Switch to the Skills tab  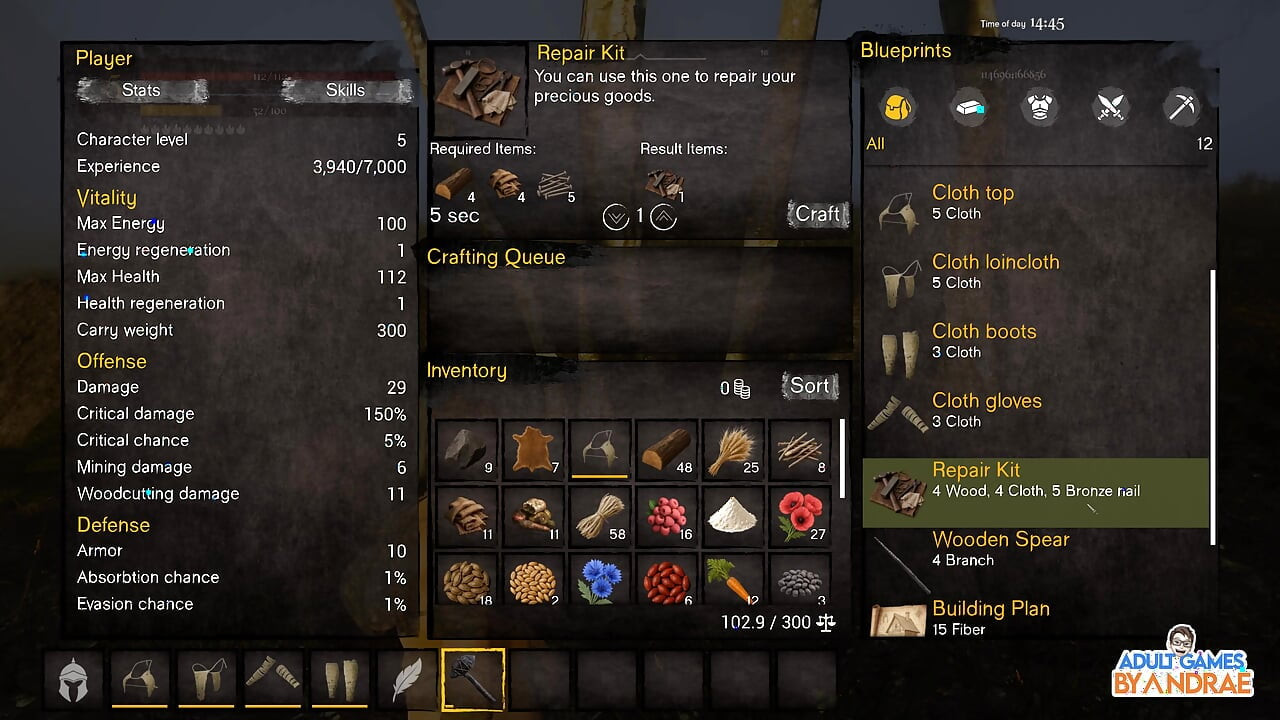[x=345, y=90]
